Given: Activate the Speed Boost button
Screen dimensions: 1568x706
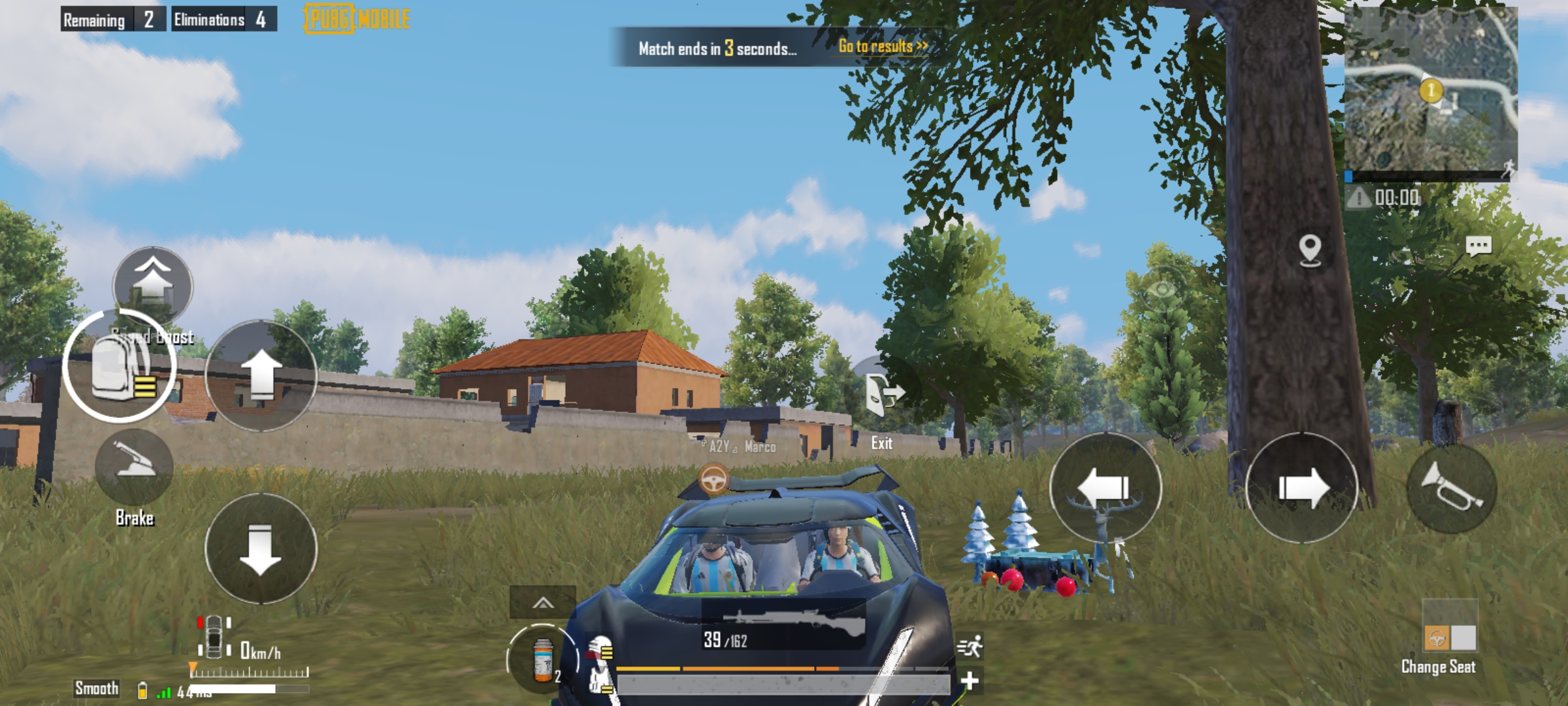Looking at the screenshot, I should point(153,285).
